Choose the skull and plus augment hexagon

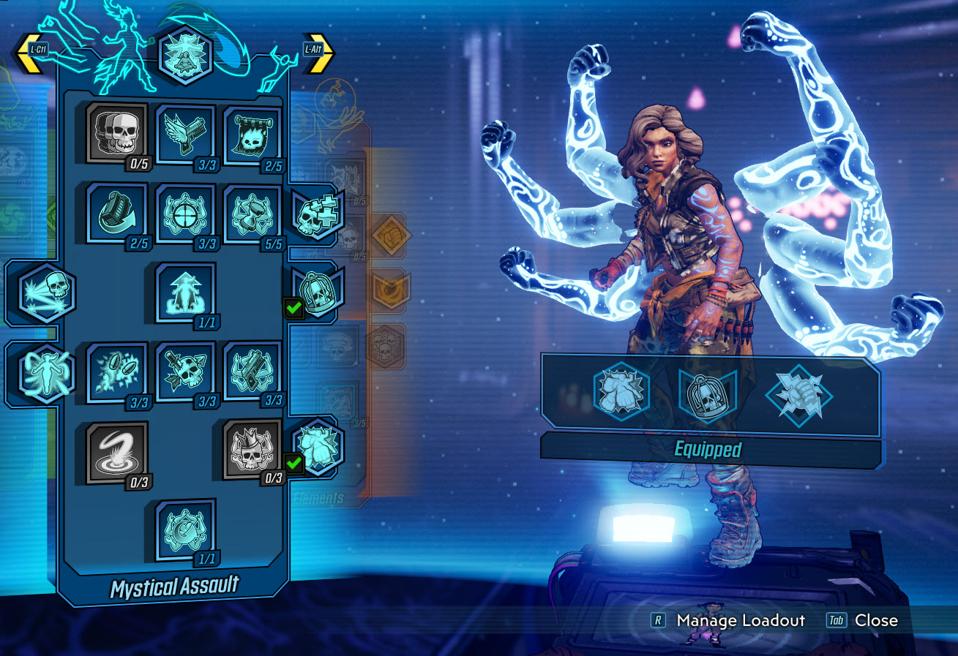[318, 213]
